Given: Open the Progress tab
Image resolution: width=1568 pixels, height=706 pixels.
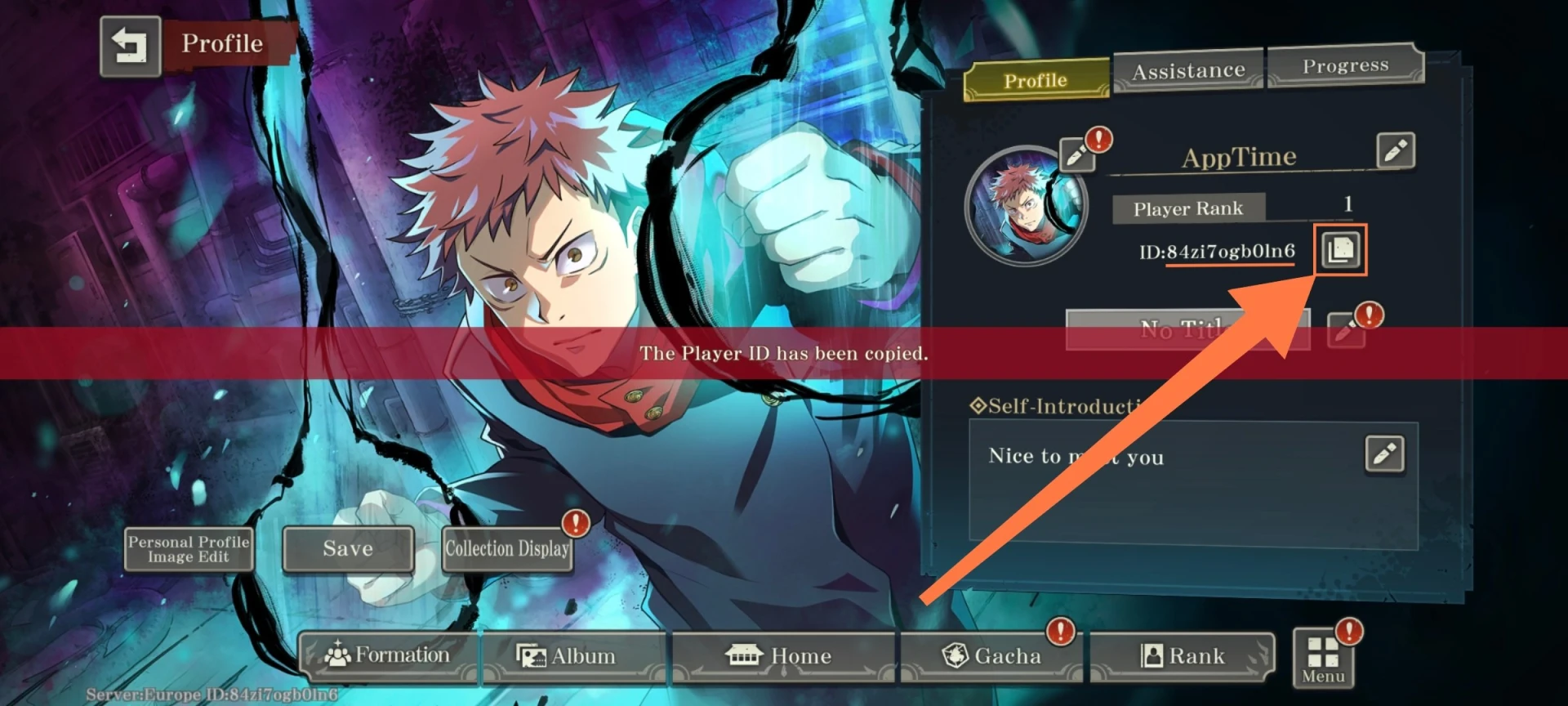Looking at the screenshot, I should 1345,65.
